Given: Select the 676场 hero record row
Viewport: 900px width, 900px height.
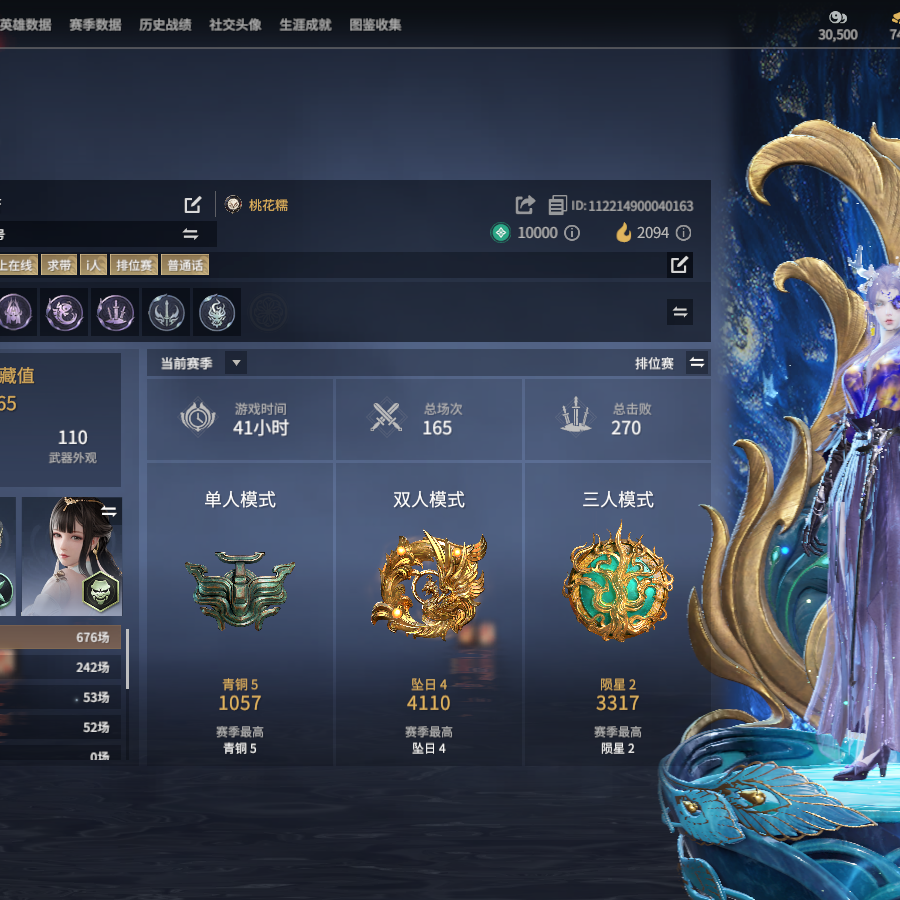Looking at the screenshot, I should click(62, 637).
